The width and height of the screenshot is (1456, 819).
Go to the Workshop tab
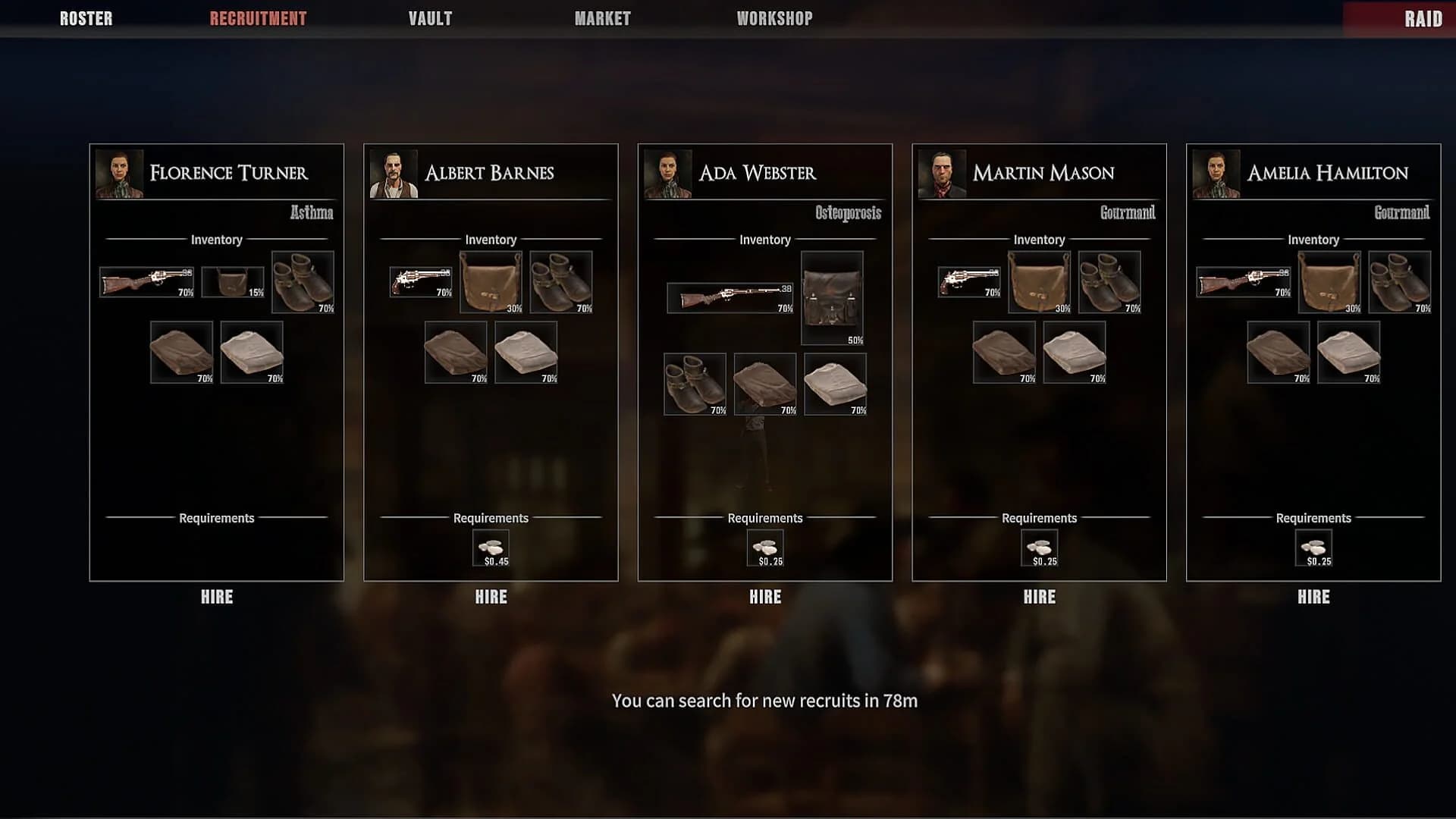pos(774,18)
